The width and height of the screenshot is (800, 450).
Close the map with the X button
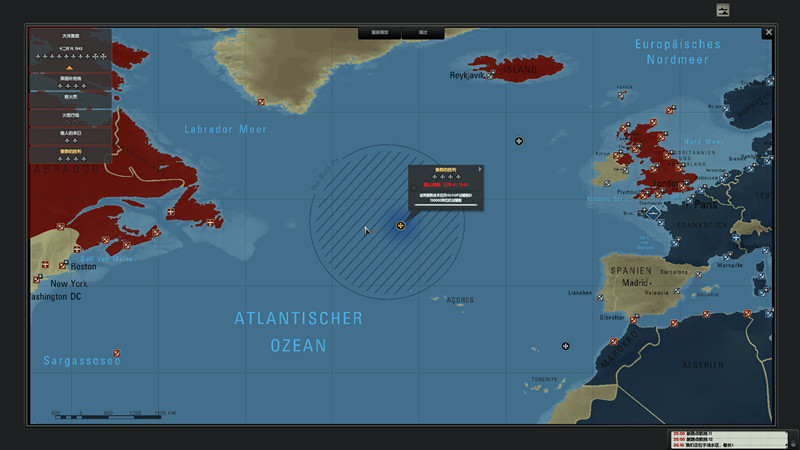[x=768, y=32]
